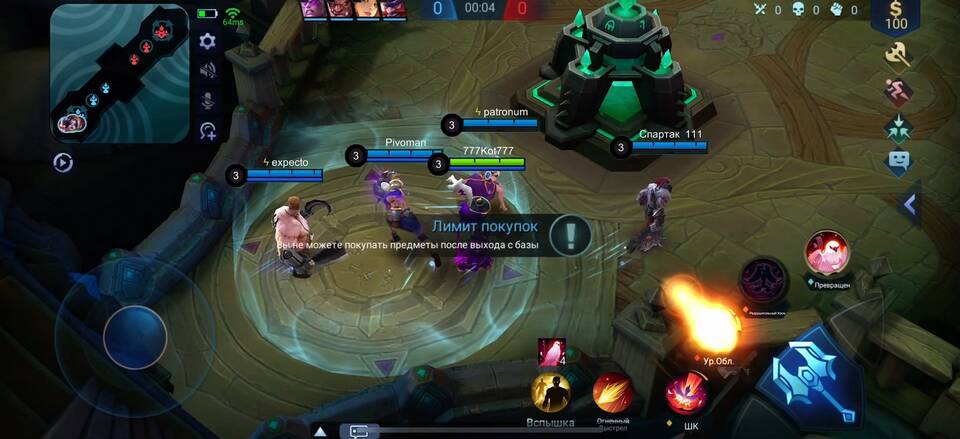The width and height of the screenshot is (960, 439).
Task: Send the axe attack quick command
Action: point(898,56)
